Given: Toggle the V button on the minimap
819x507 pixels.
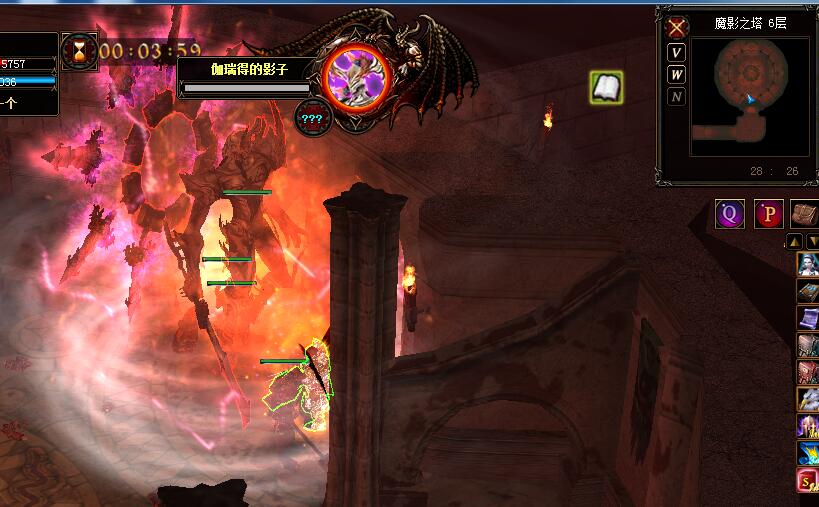Looking at the screenshot, I should pos(677,52).
